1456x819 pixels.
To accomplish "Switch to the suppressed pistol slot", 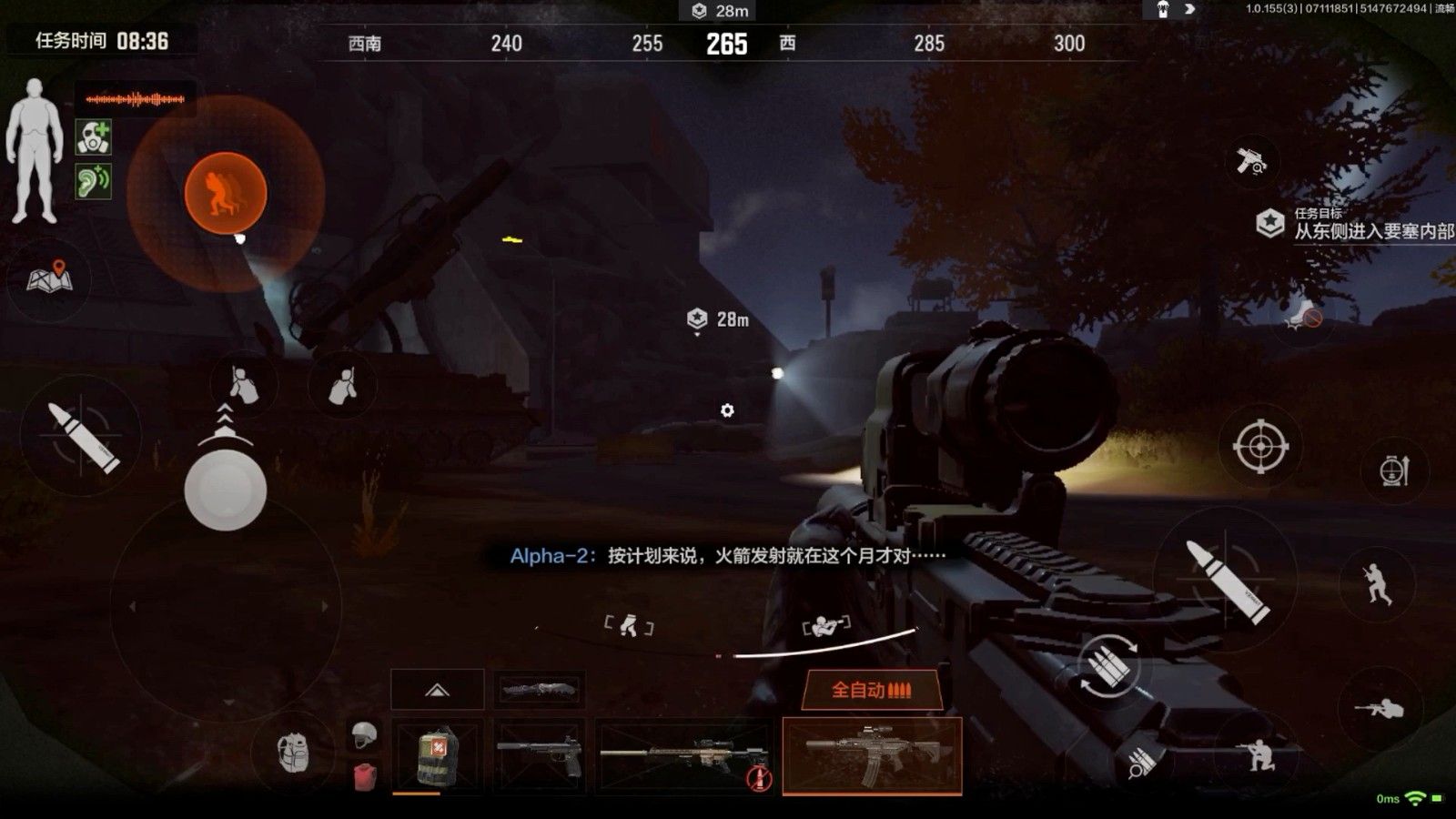I will 539,755.
